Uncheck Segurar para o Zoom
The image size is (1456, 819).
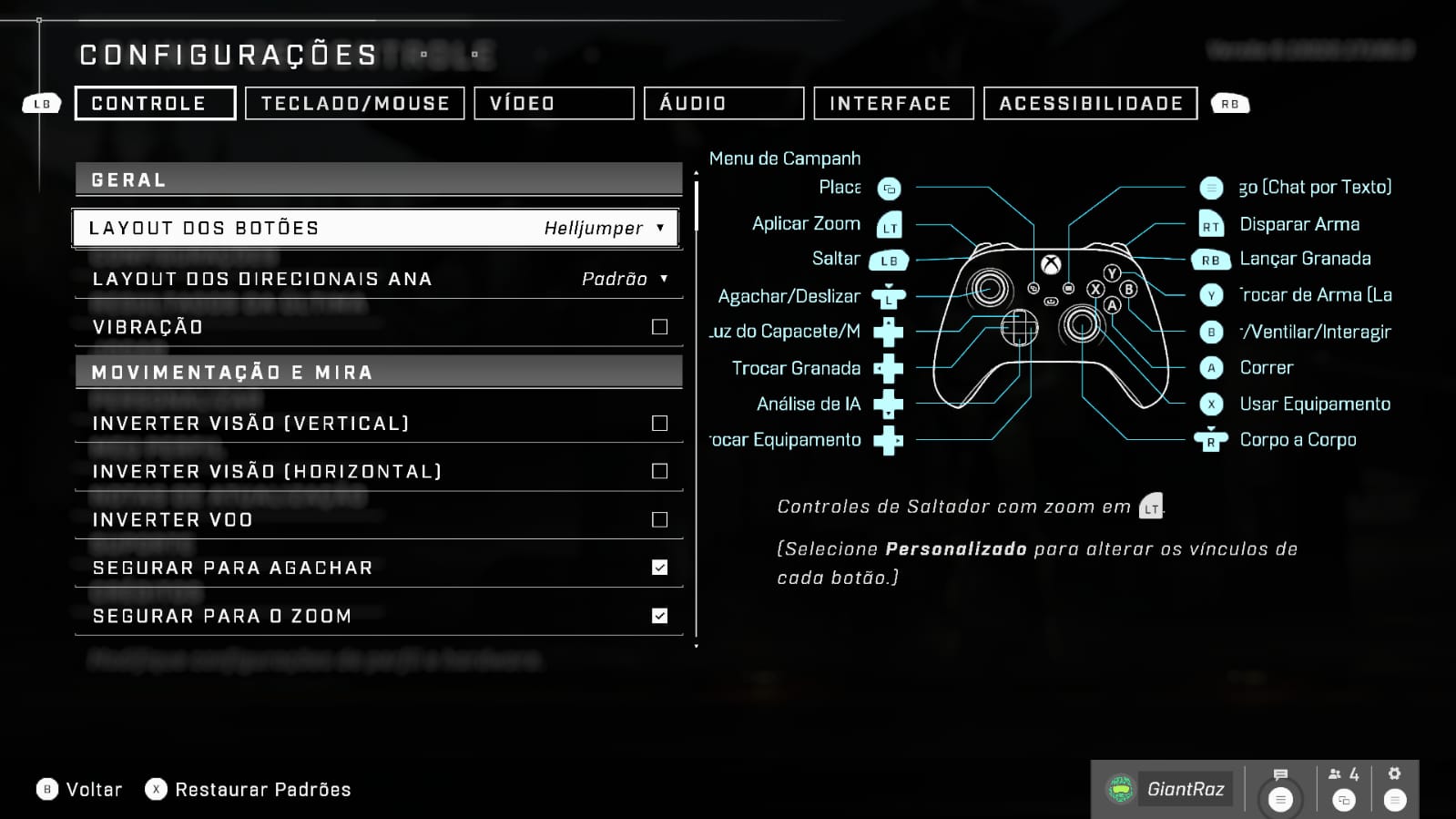(659, 616)
